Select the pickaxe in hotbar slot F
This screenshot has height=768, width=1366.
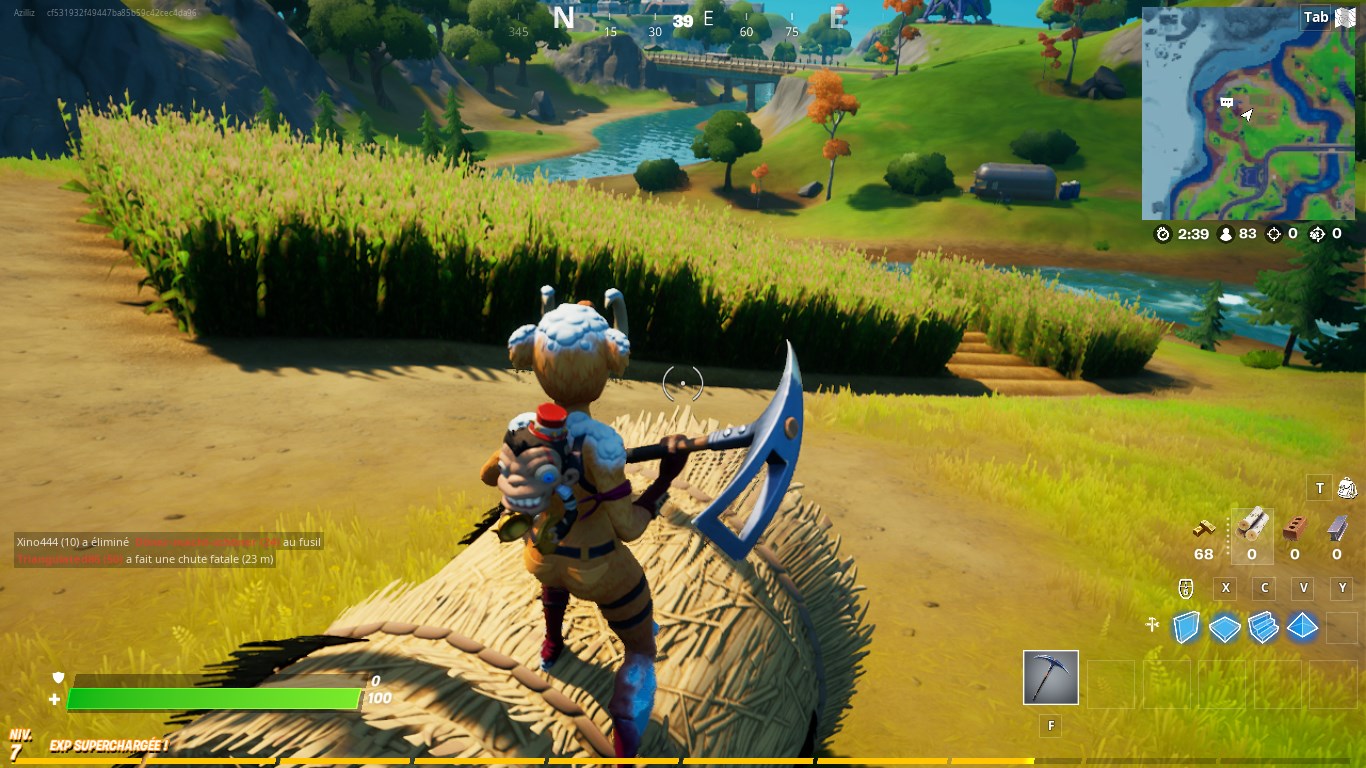click(1050, 677)
